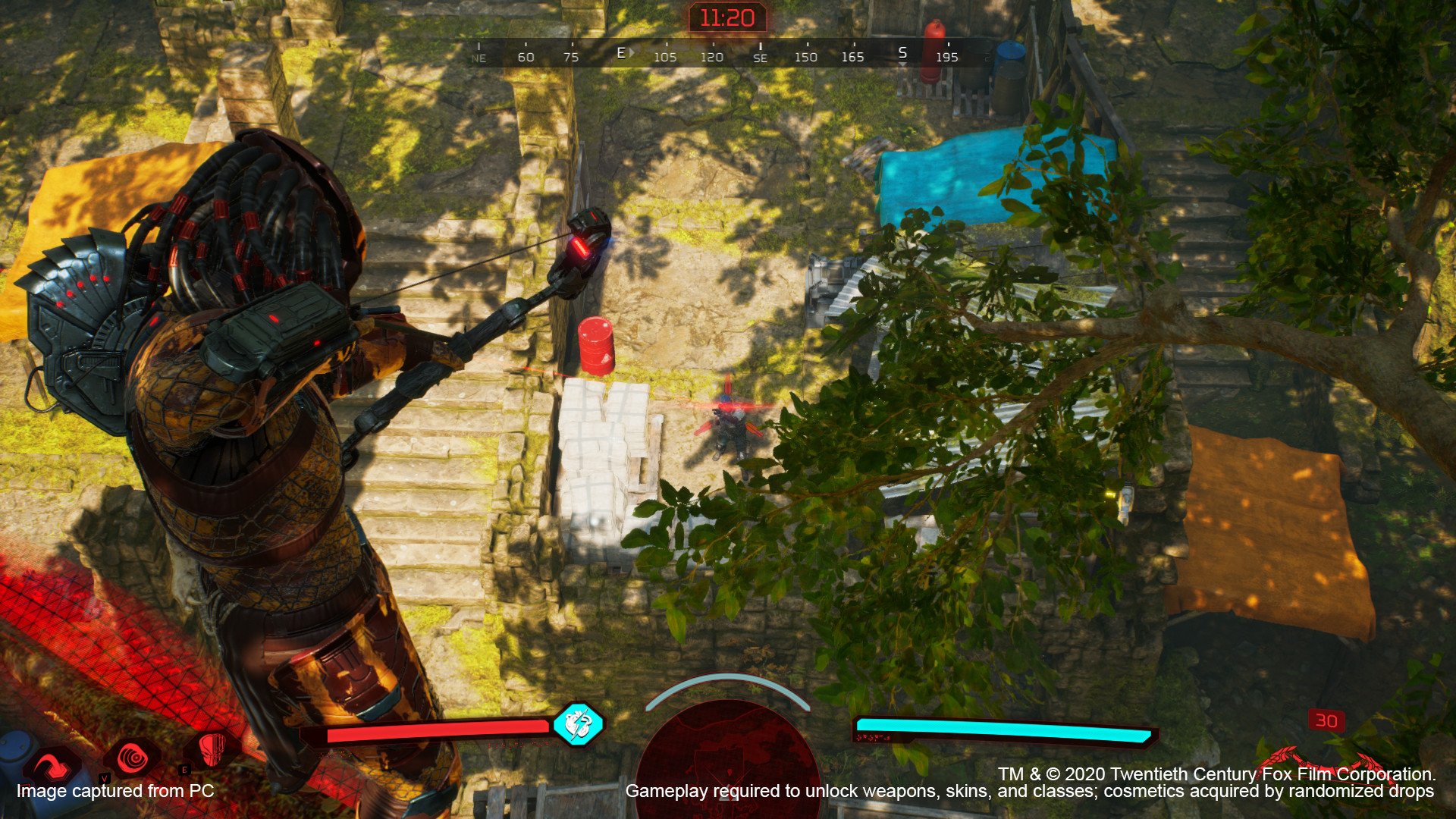This screenshot has height=819, width=1456.
Task: Select the 165 heading on the compass bar
Action: point(854,55)
